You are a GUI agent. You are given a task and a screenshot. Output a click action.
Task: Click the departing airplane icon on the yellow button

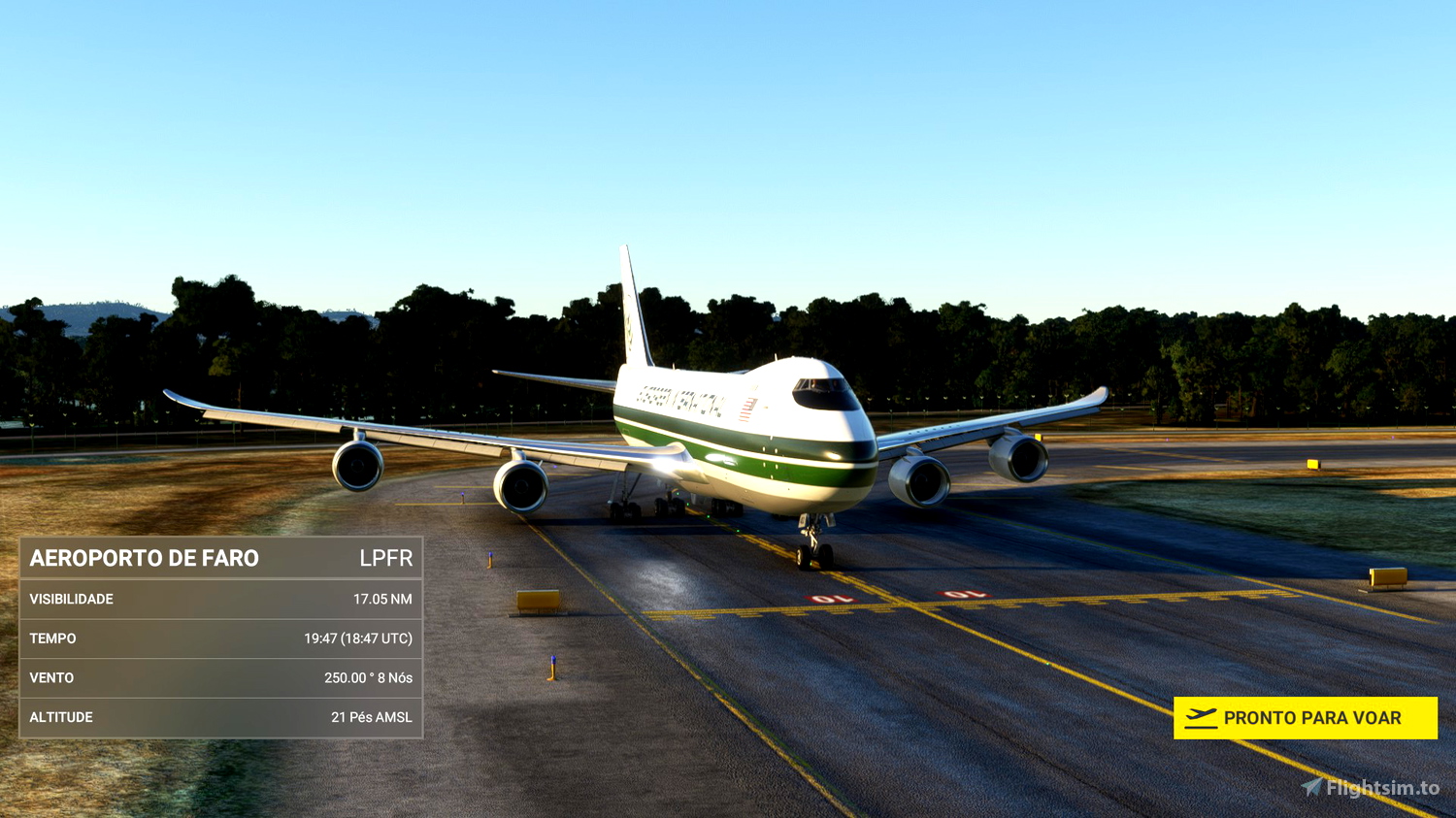point(1201,717)
